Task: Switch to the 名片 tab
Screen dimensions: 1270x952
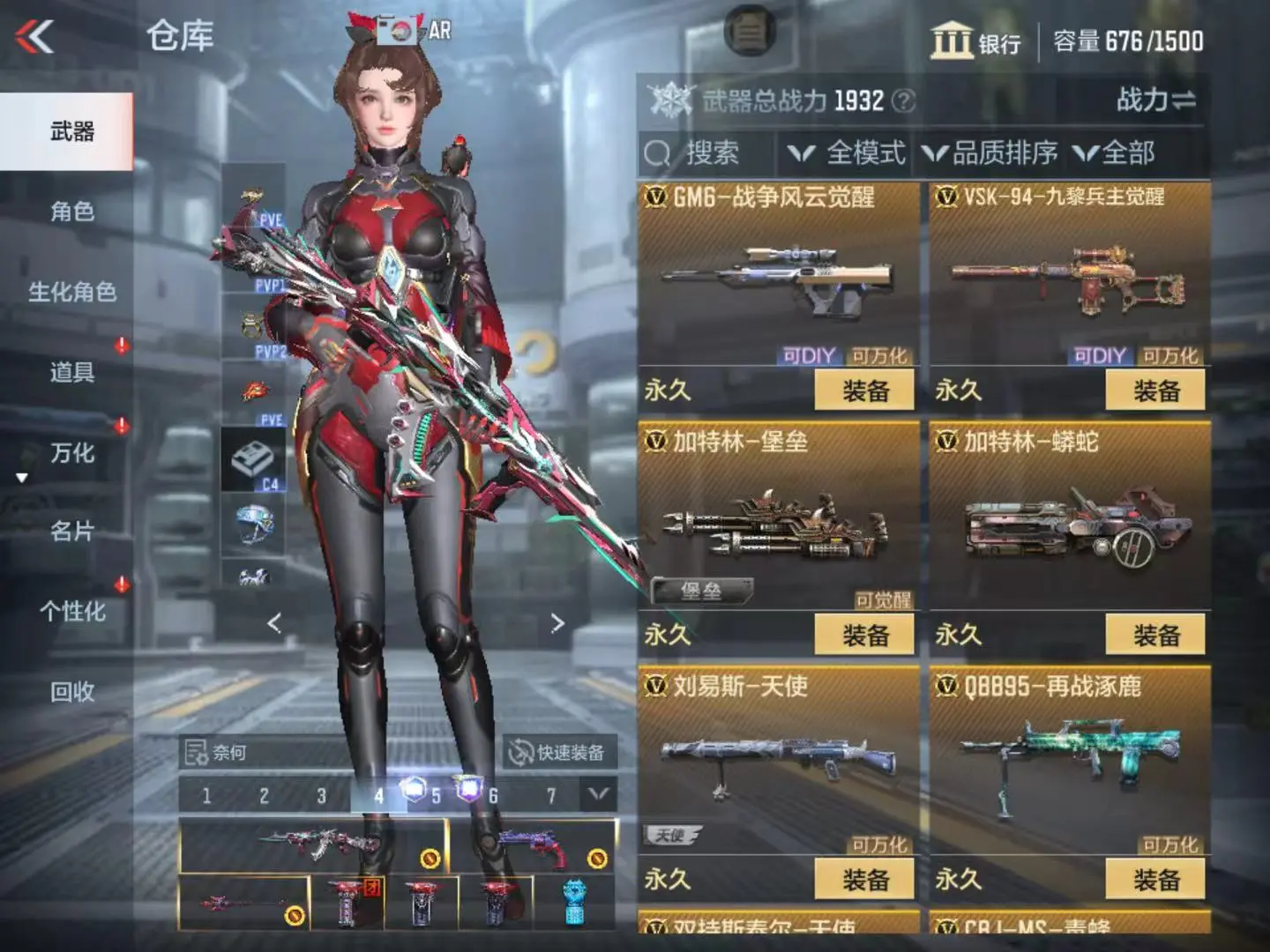Action: pyautogui.click(x=72, y=532)
